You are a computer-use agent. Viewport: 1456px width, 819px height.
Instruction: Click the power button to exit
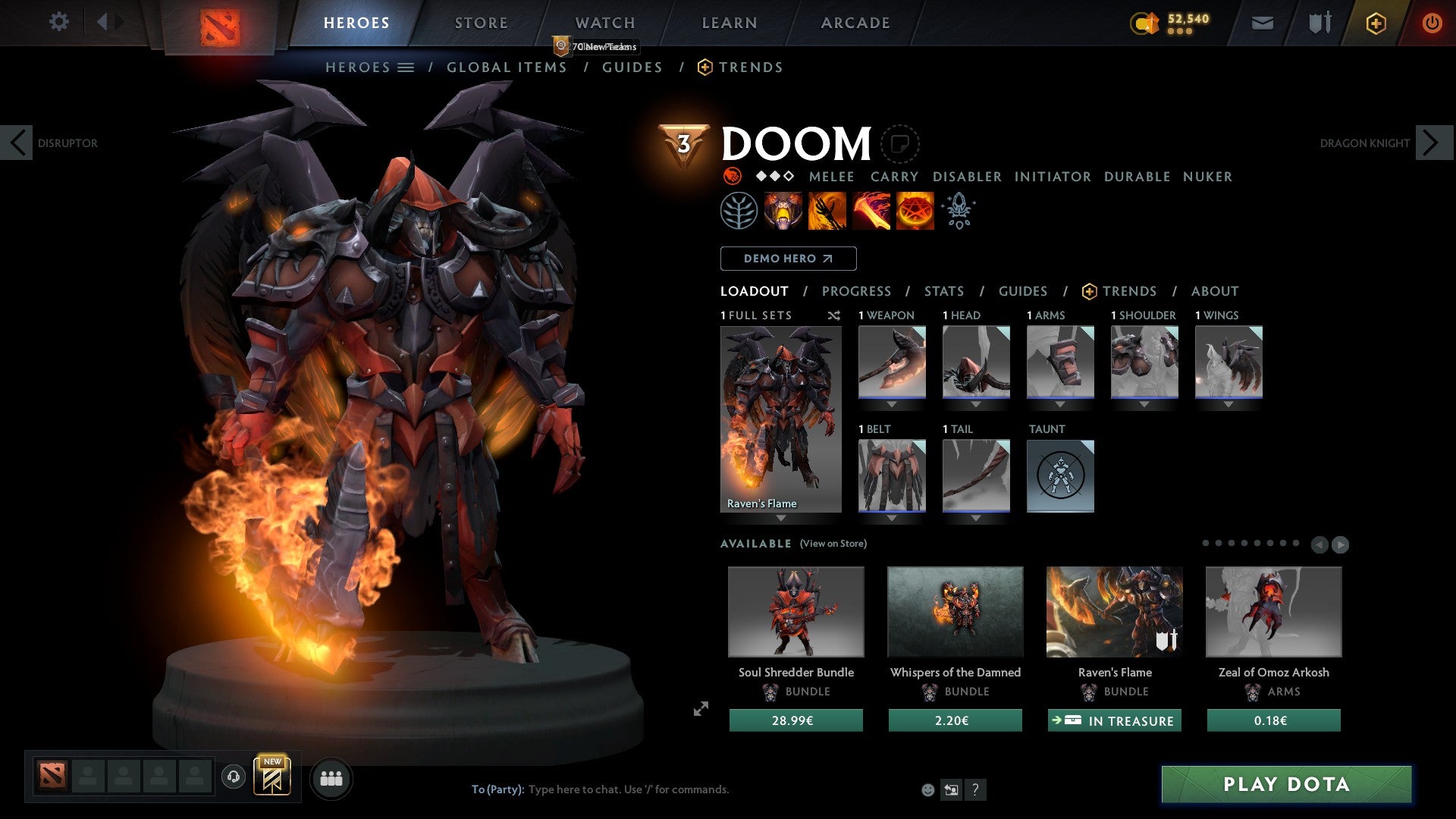pos(1432,23)
